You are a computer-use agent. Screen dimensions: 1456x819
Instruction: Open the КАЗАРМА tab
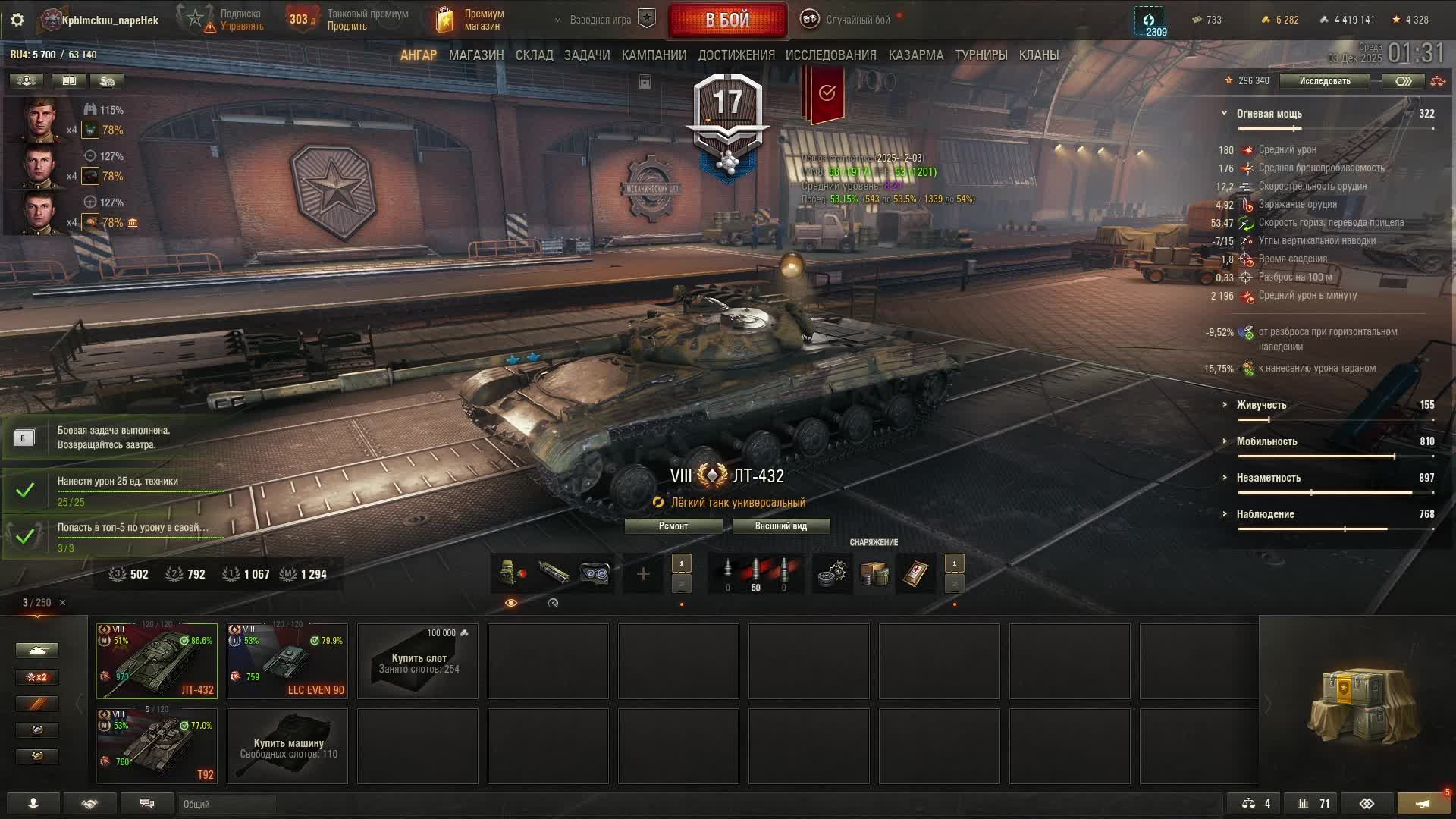click(x=915, y=55)
